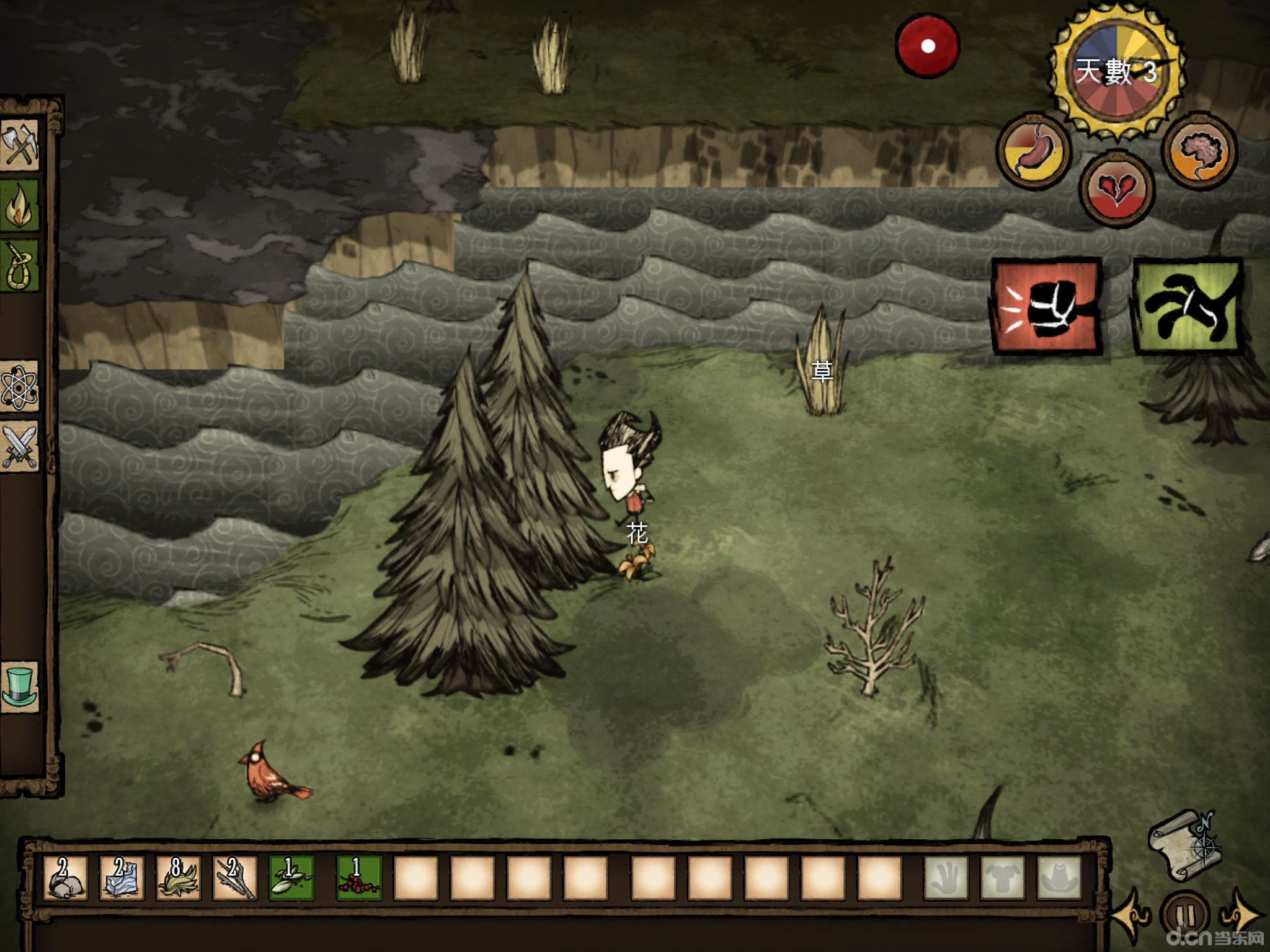Viewport: 1270px width, 952px height.
Task: Open the Fire crafting tab
Action: pos(20,205)
